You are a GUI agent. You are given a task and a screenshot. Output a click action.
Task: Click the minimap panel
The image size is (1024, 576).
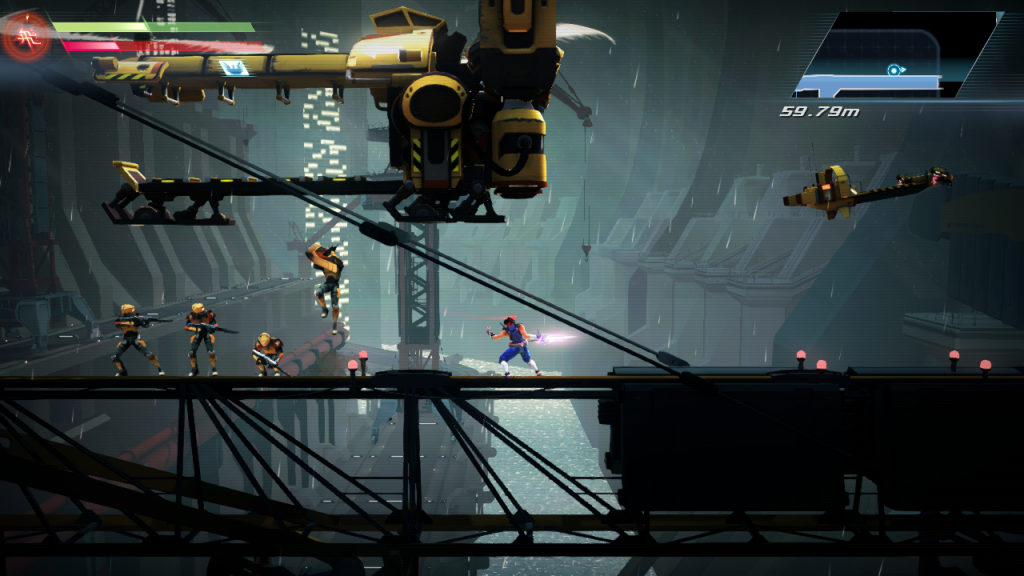coord(896,55)
